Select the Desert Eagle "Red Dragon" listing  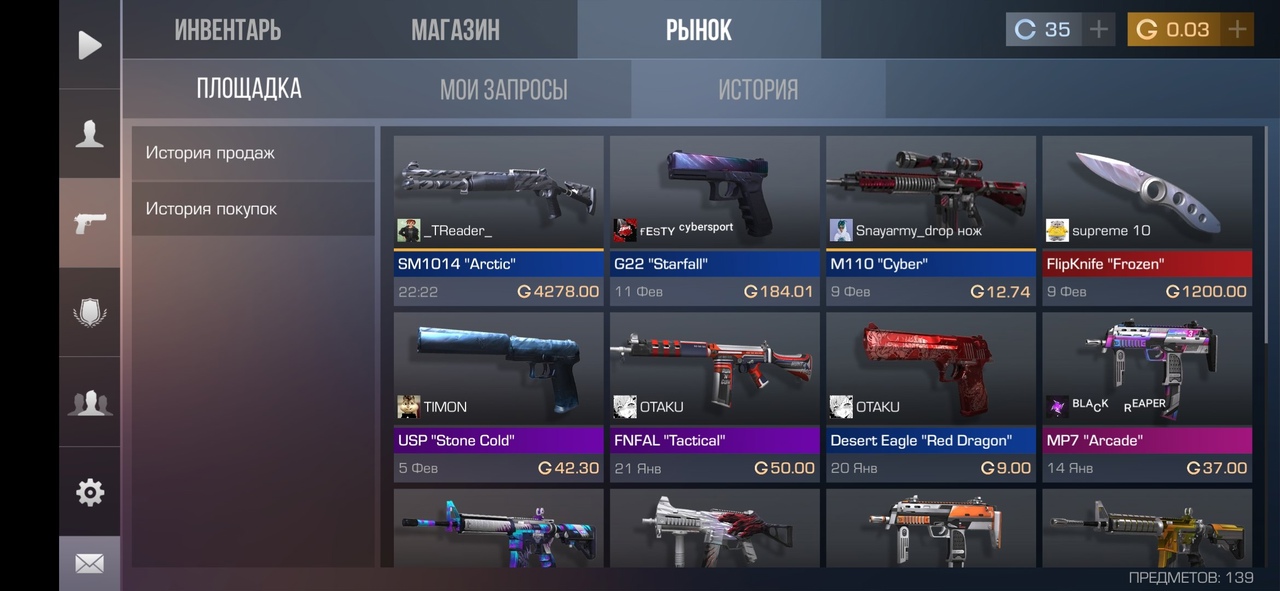930,397
